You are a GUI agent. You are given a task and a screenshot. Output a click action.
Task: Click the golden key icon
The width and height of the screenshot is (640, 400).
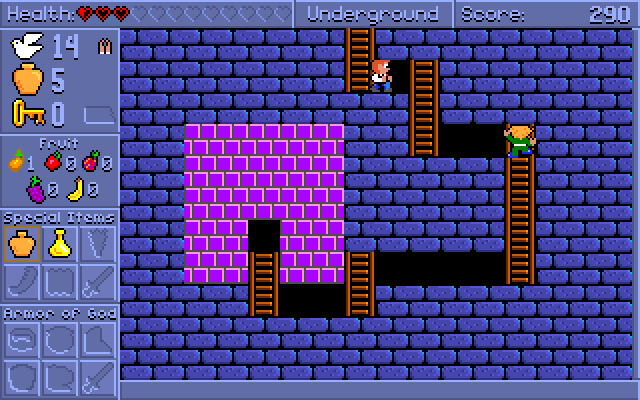pos(27,113)
